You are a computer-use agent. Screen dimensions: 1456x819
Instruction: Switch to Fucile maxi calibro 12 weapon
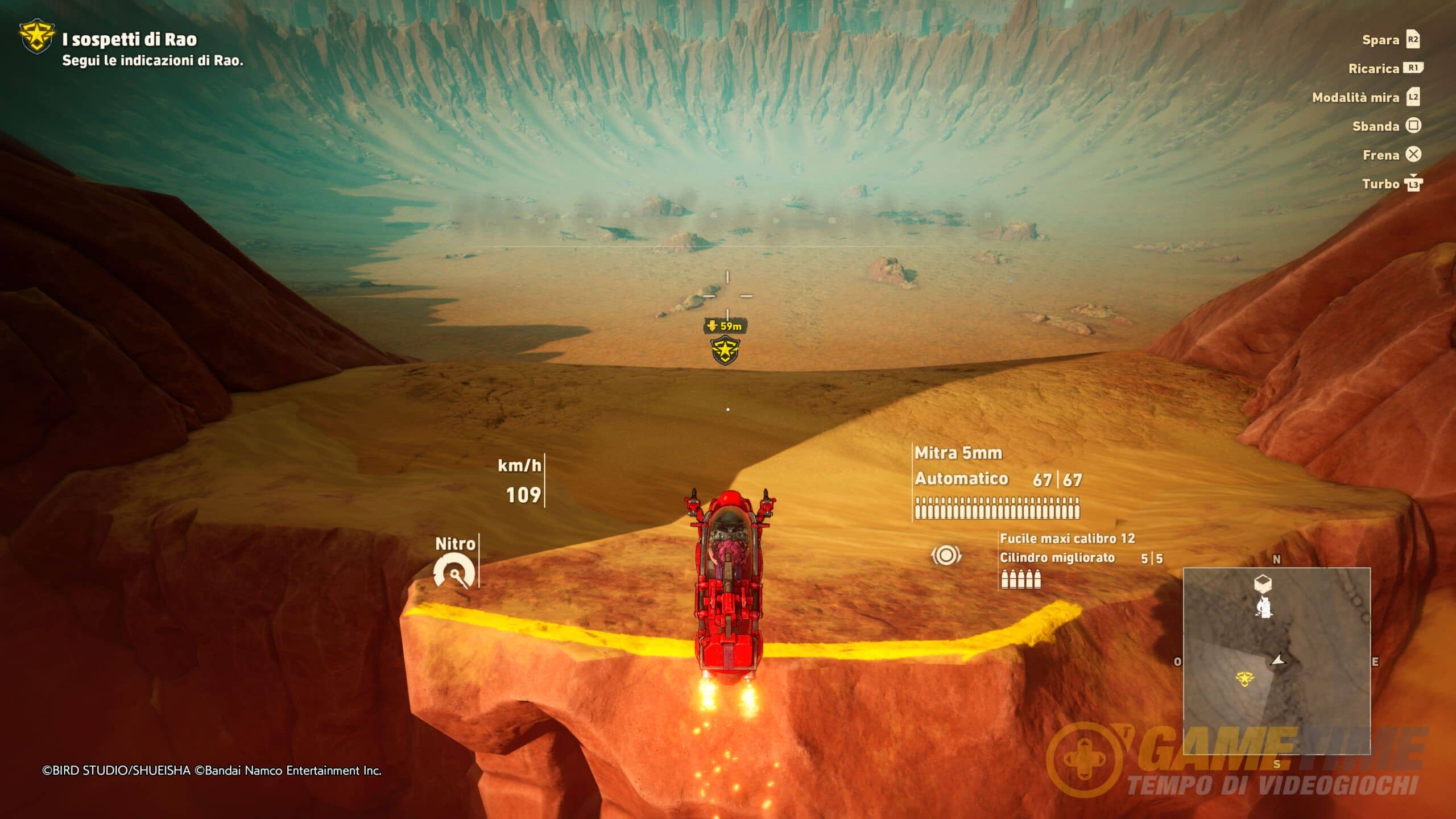[1067, 539]
